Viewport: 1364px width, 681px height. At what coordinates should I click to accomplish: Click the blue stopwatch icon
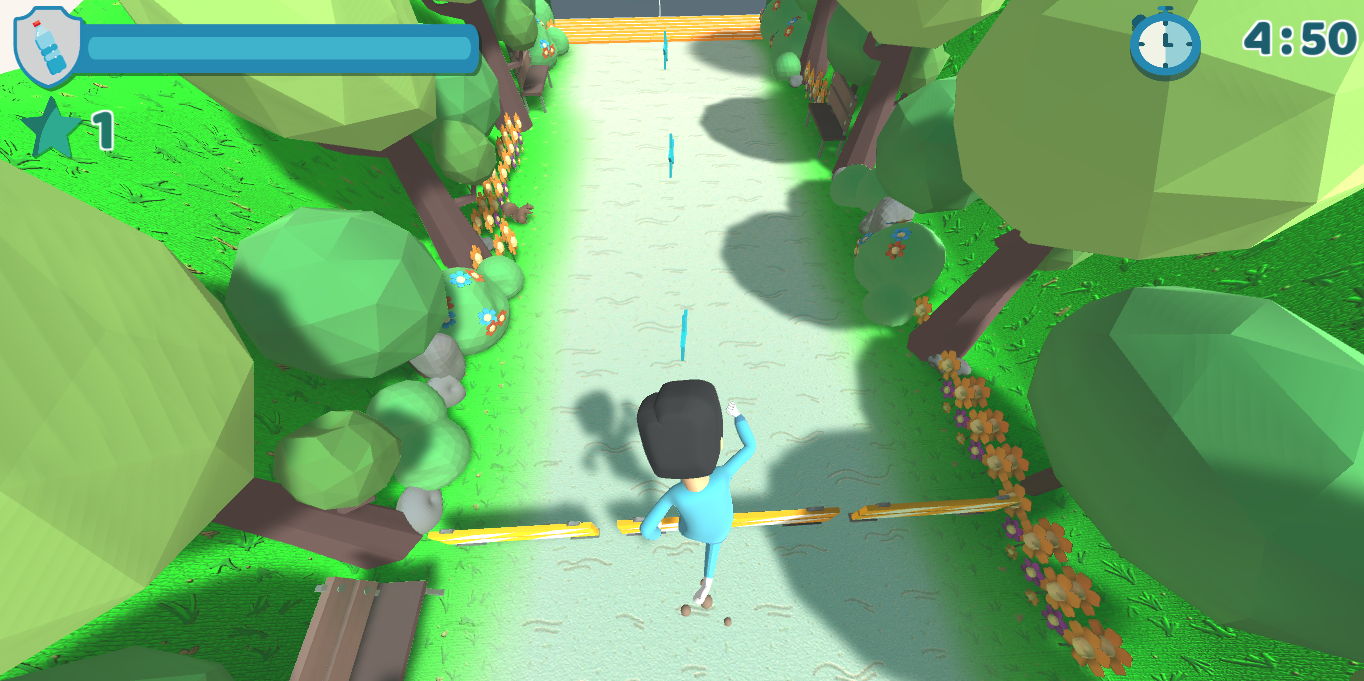click(x=1164, y=42)
